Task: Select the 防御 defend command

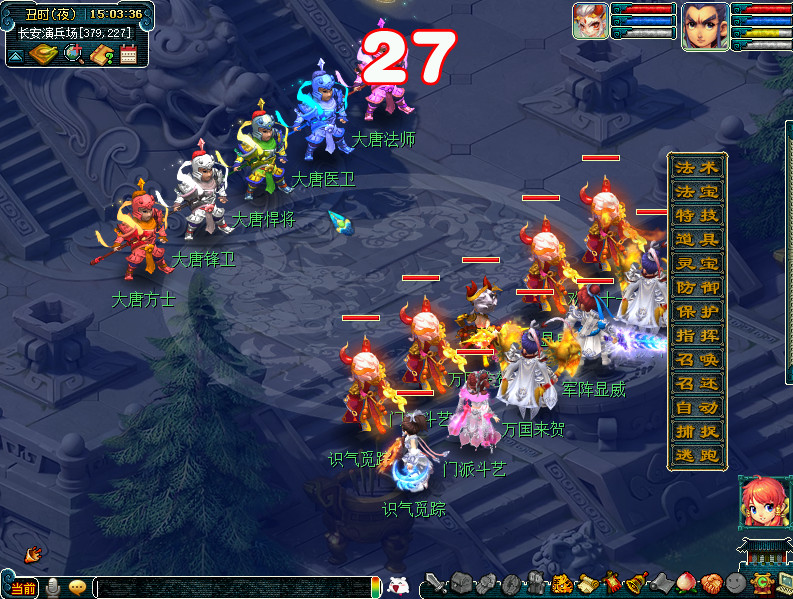Action: point(697,287)
